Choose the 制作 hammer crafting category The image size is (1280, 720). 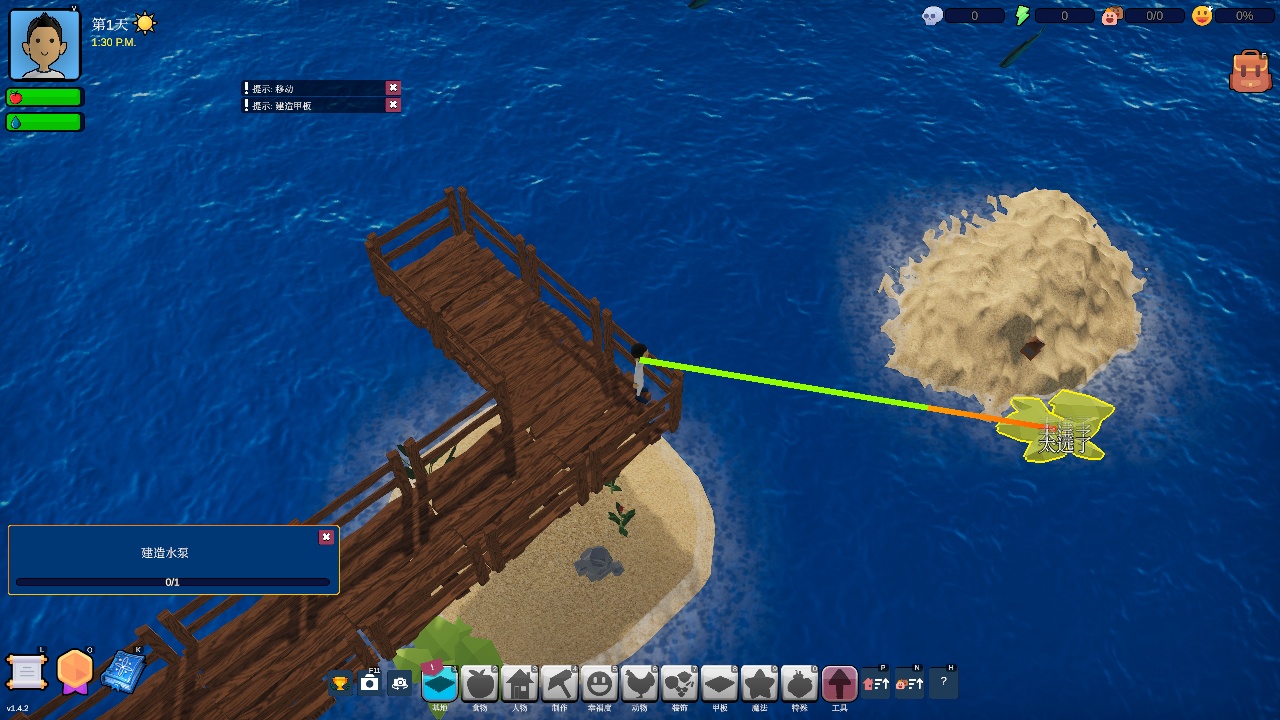(560, 684)
